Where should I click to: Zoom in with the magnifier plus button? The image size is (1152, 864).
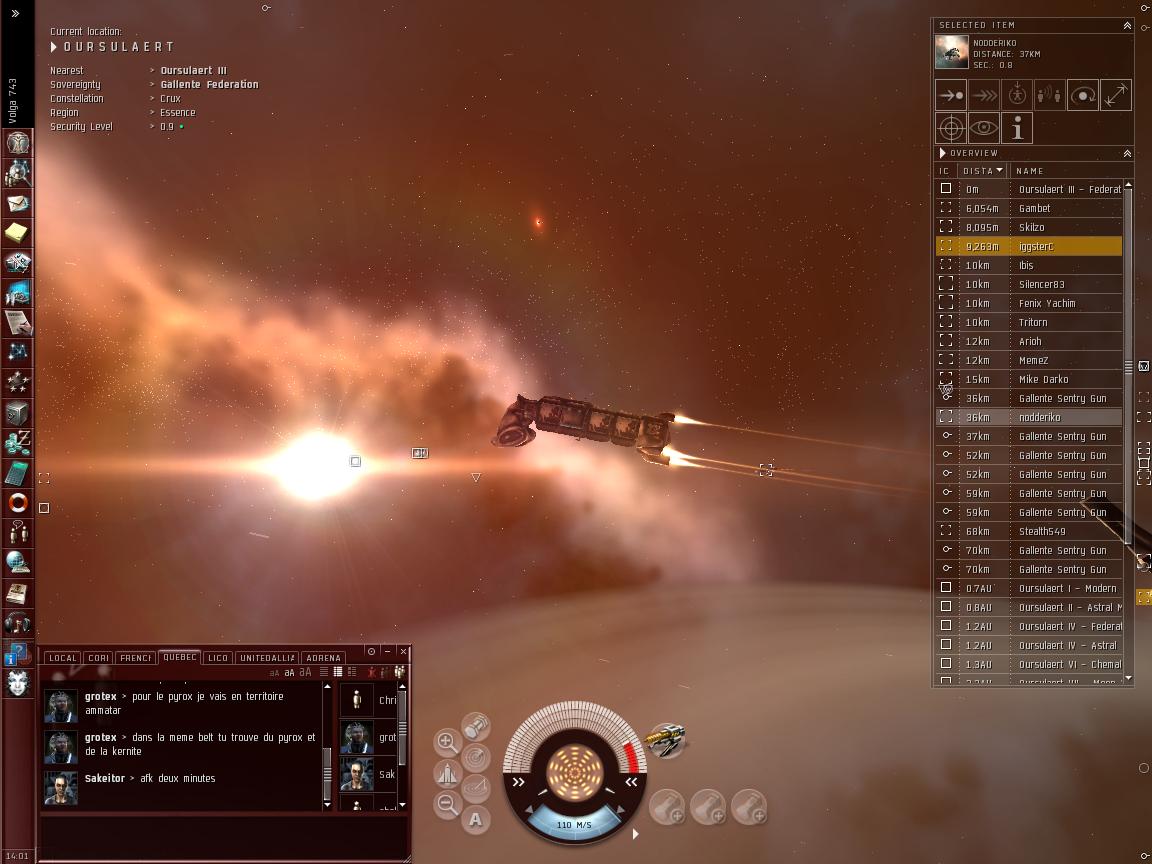[x=448, y=742]
